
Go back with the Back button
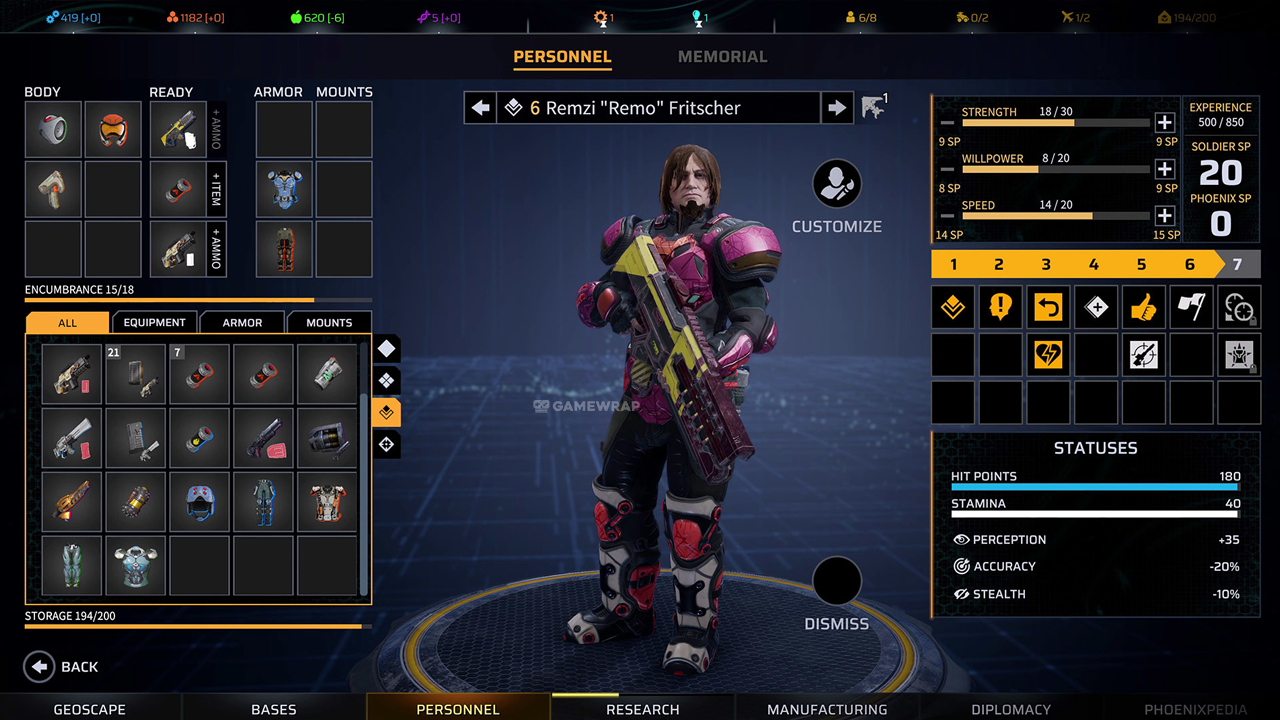(x=63, y=667)
